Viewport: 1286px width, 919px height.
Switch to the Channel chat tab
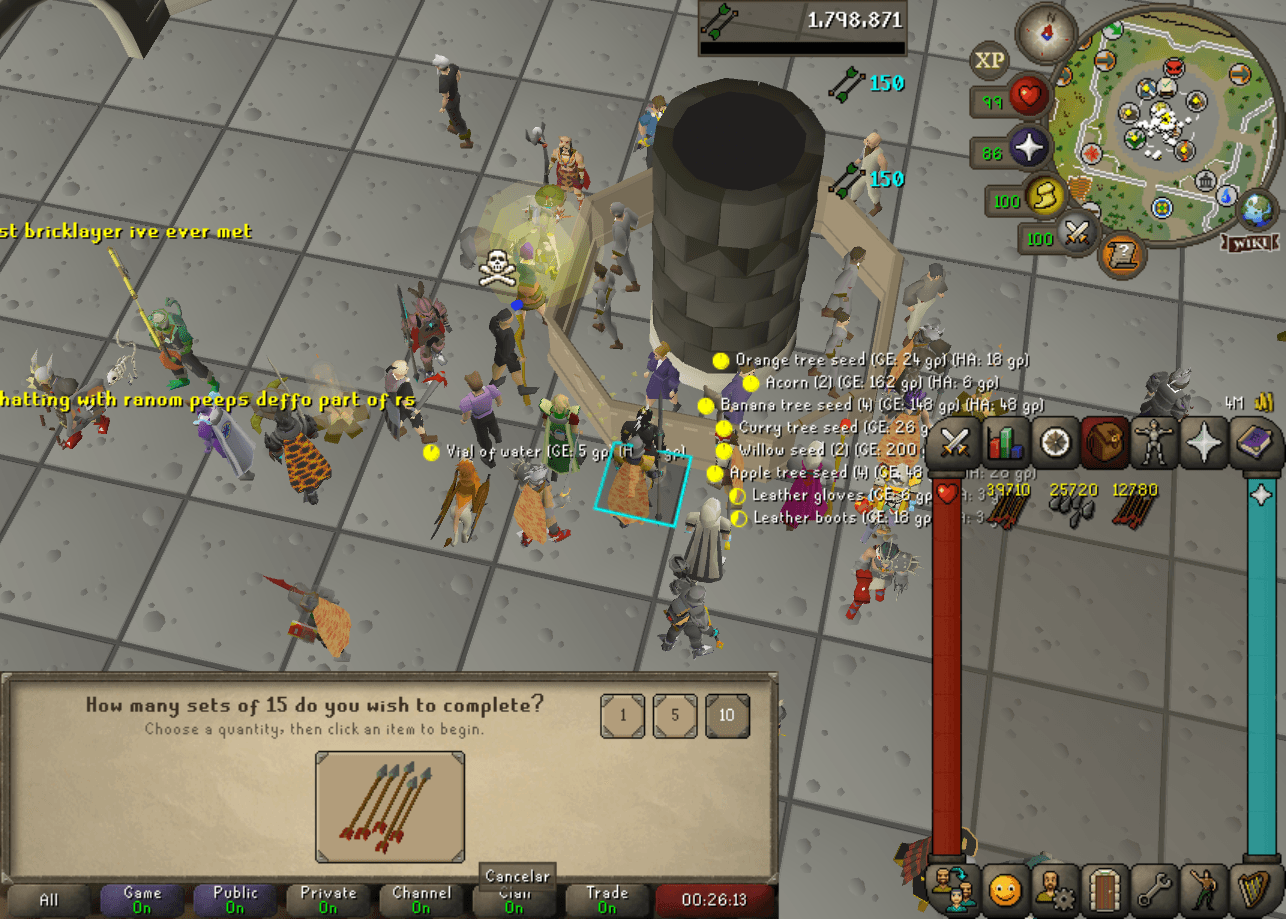point(420,897)
